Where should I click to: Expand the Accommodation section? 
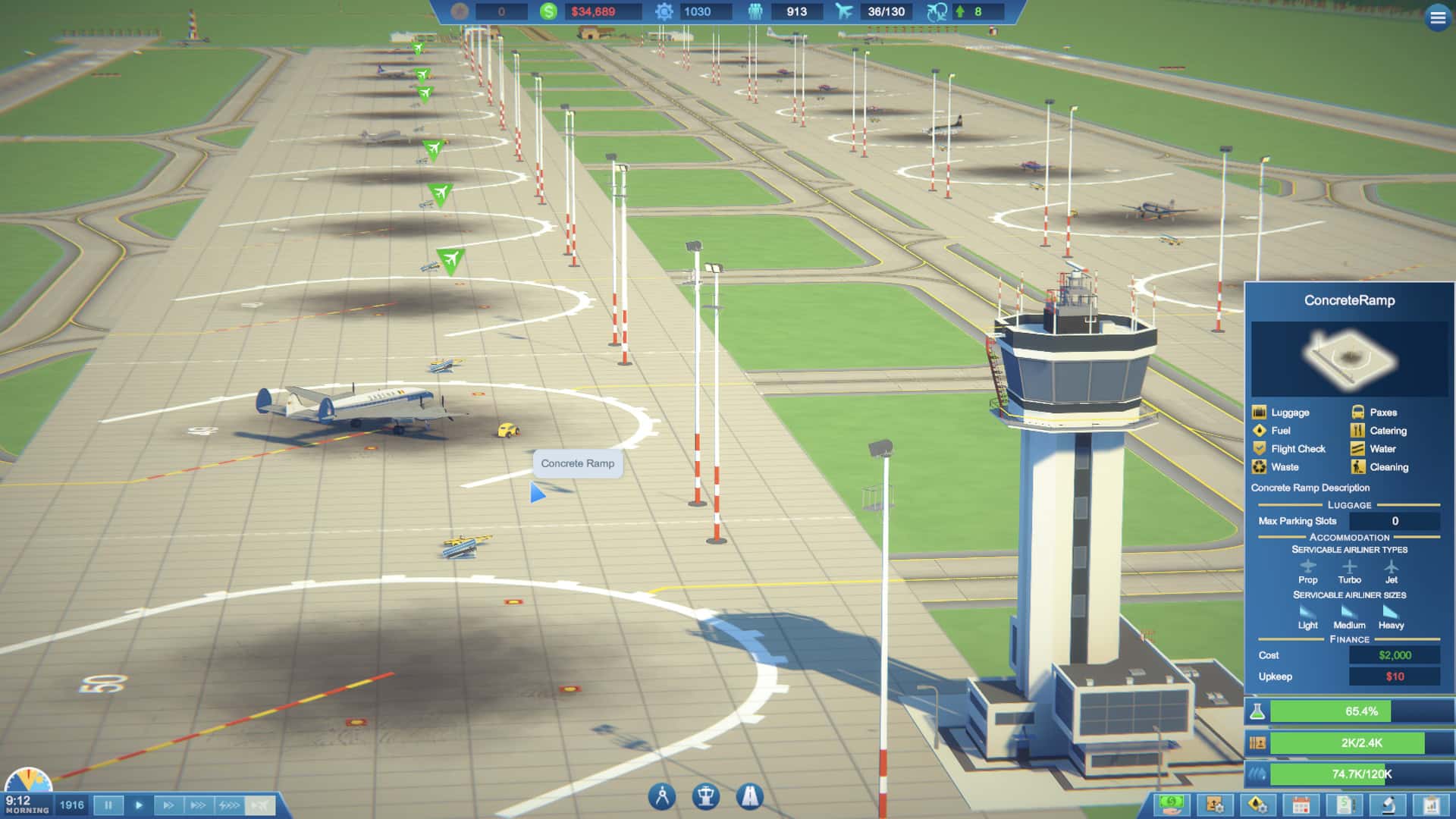[1348, 537]
